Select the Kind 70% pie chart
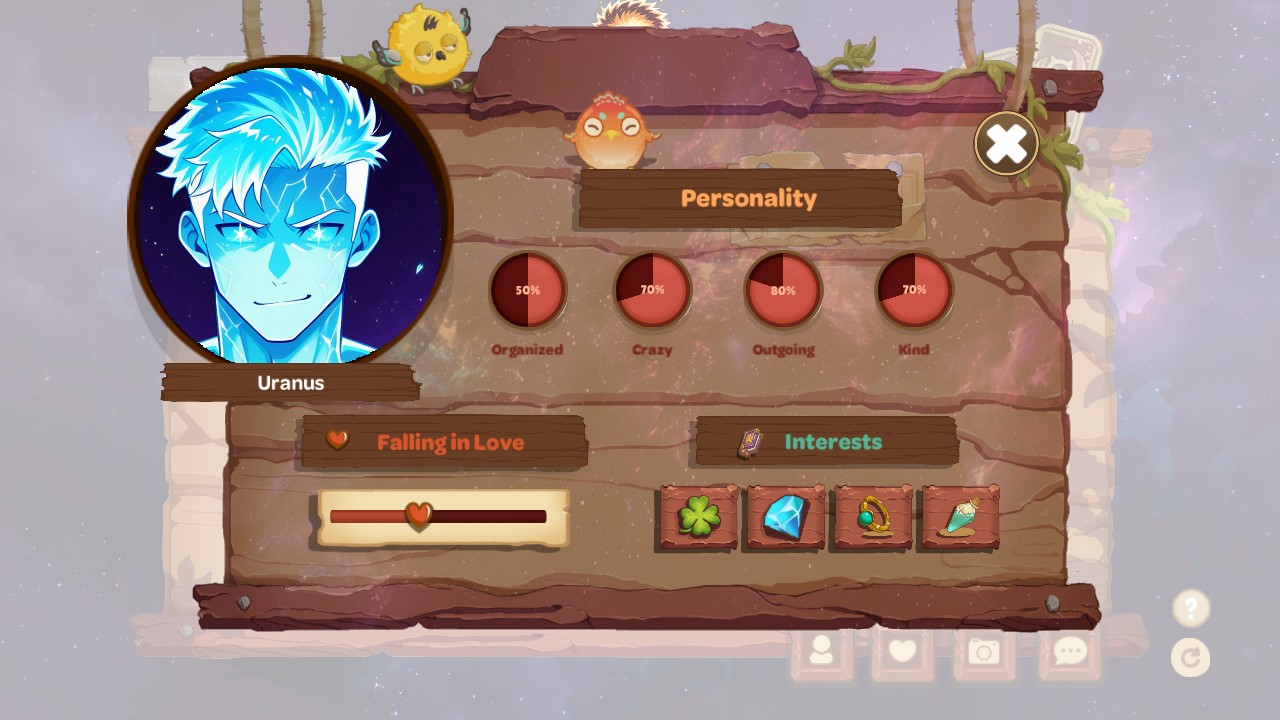1280x720 pixels. 914,290
